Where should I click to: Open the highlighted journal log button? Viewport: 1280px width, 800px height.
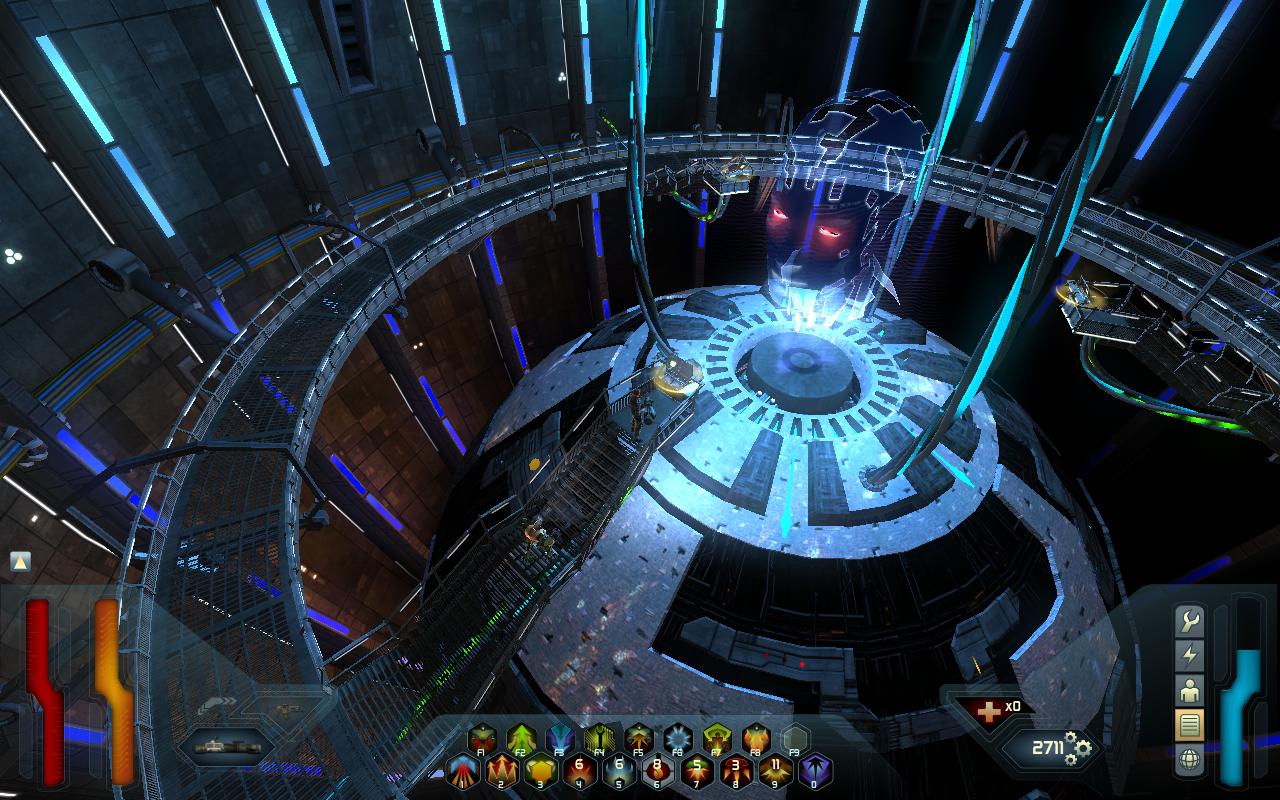1190,724
